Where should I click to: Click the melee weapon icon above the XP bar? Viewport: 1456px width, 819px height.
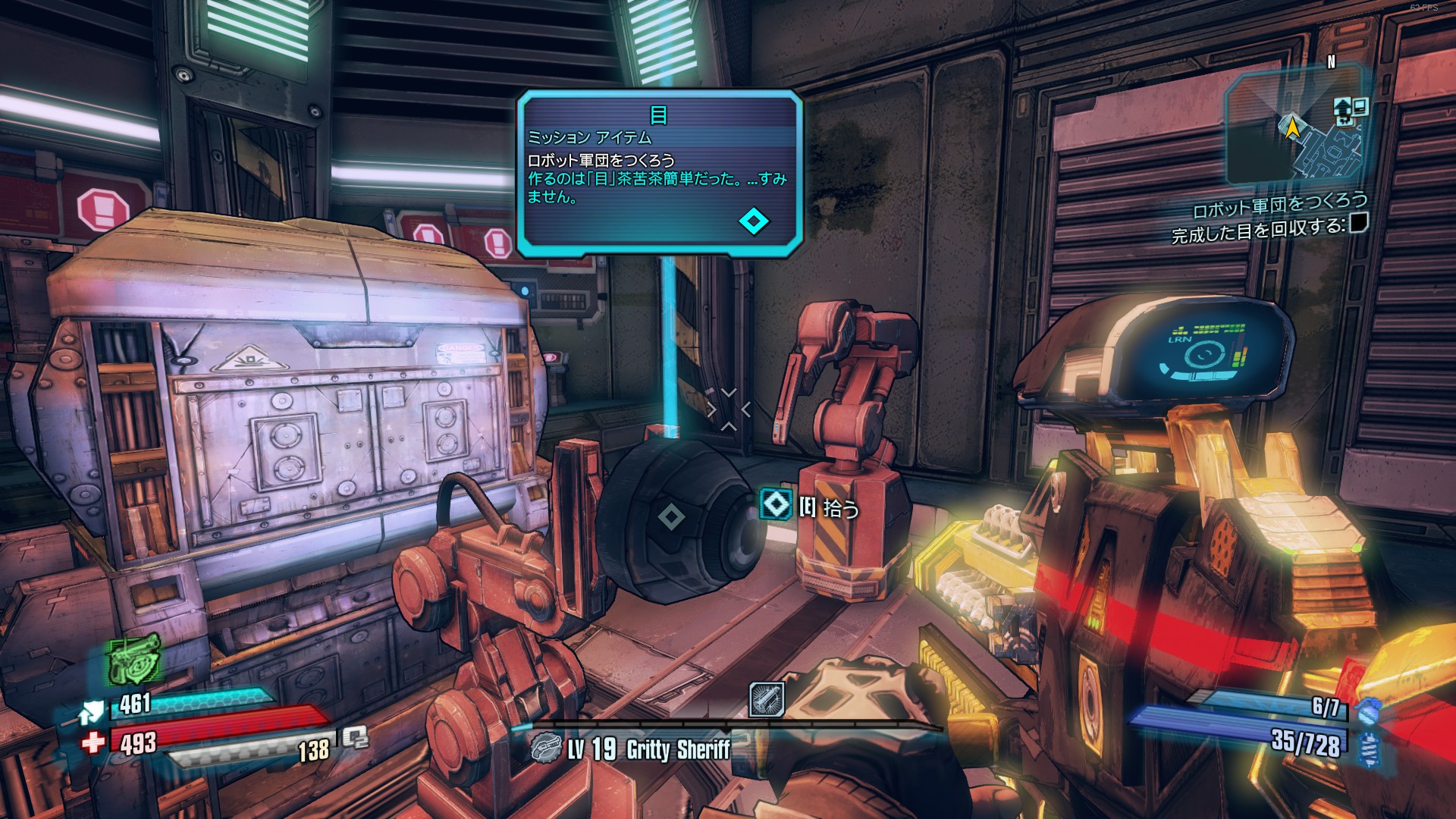click(766, 699)
